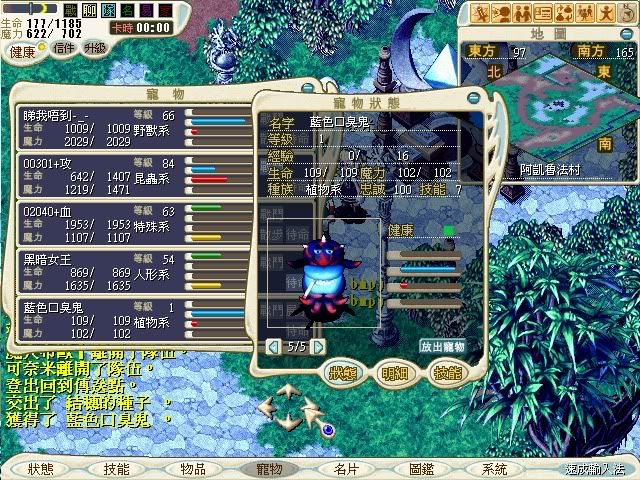Go to the next pet with right arrow
The height and width of the screenshot is (480, 640).
[318, 346]
